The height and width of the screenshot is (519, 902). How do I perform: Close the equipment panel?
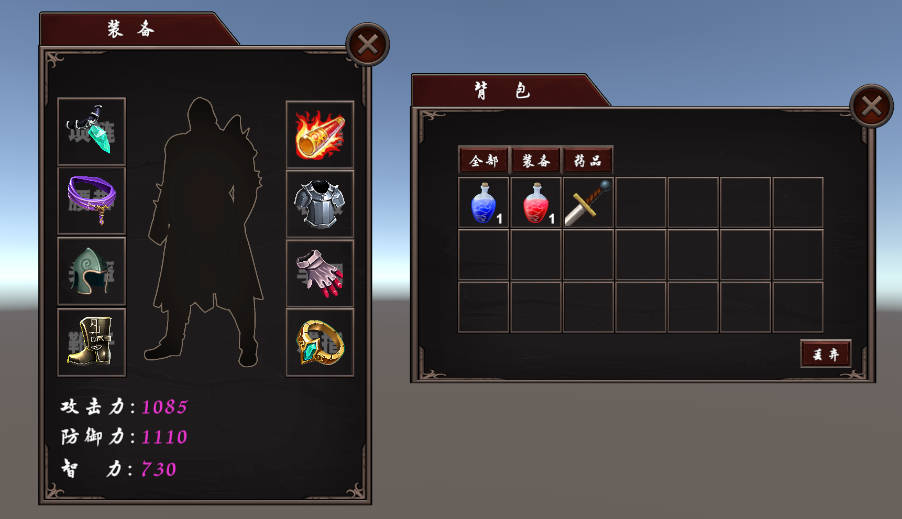[x=367, y=44]
